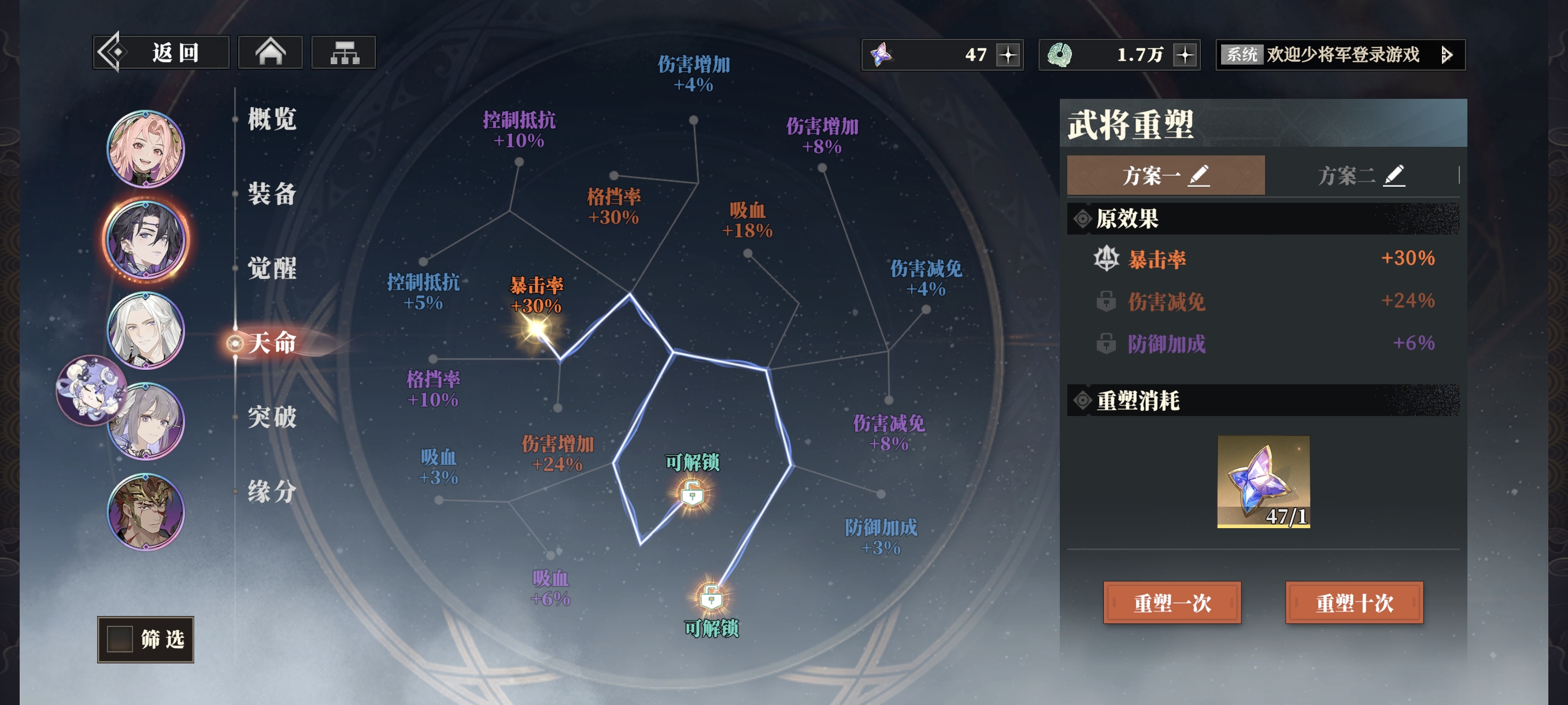The image size is (1568, 705).
Task: Switch to 方案二 plan tab
Action: pos(1360,176)
